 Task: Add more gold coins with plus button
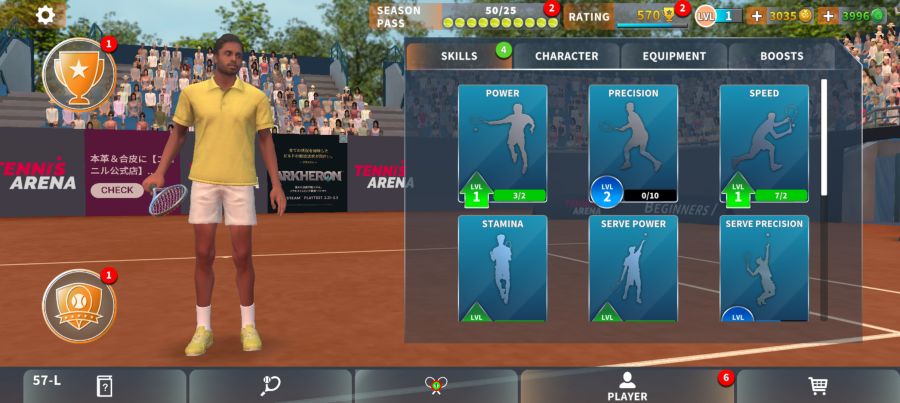click(x=756, y=16)
